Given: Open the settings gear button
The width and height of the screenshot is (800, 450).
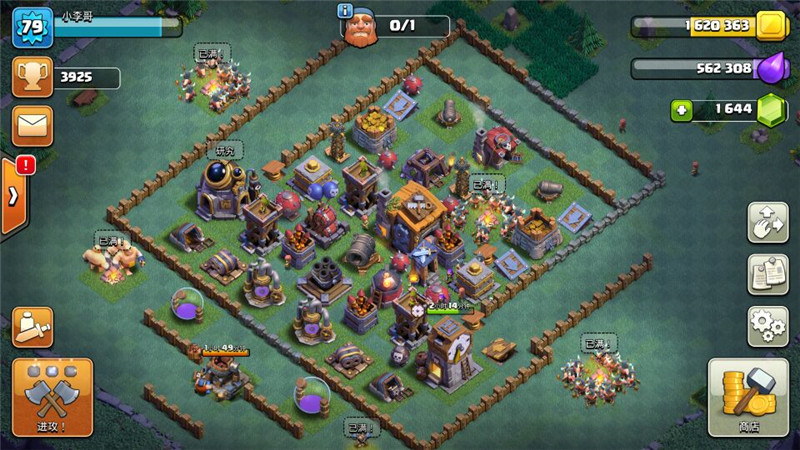Looking at the screenshot, I should 768,326.
